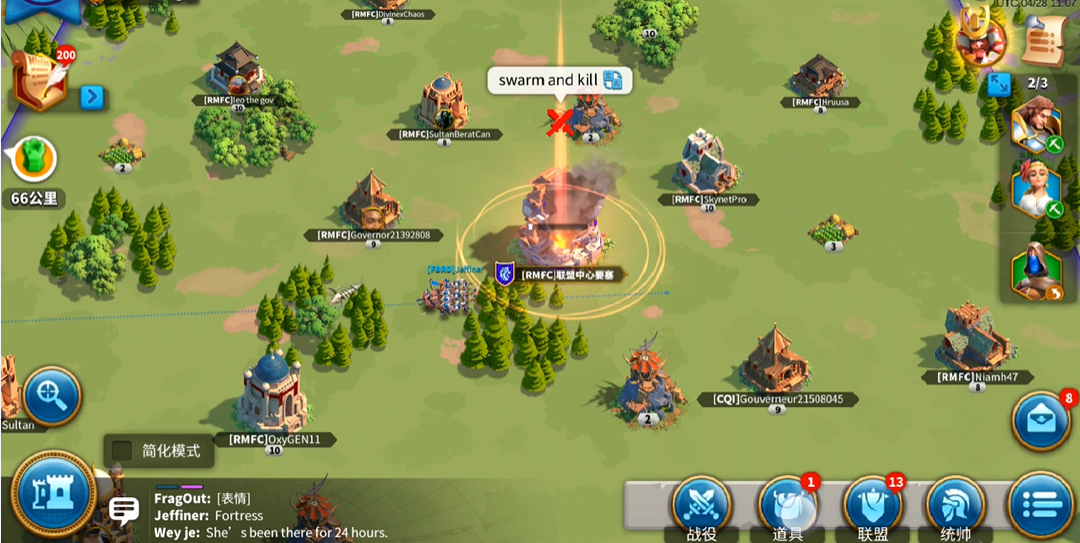Open the 统帅 commander menu
Image resolution: width=1080 pixels, height=543 pixels.
(957, 505)
